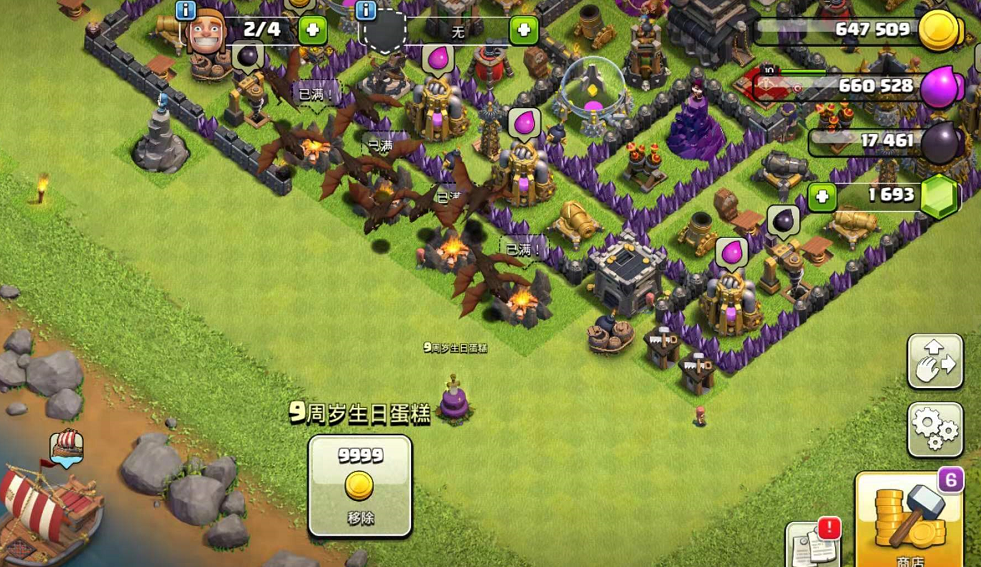Viewport: 981px width, 567px height.
Task: Add more gems with the green plus
Action: [x=822, y=196]
